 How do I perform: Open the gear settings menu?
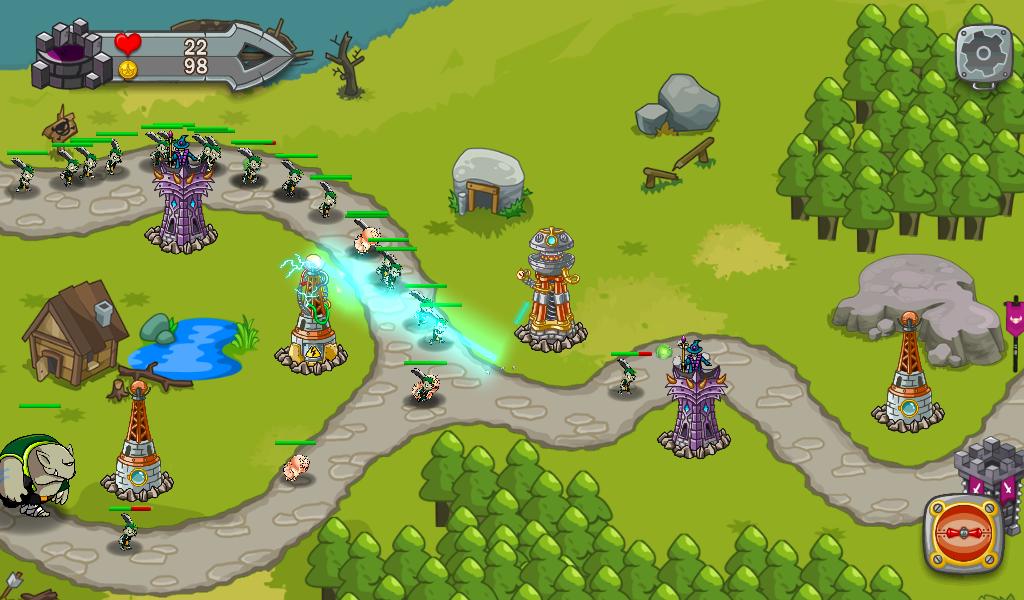point(984,53)
